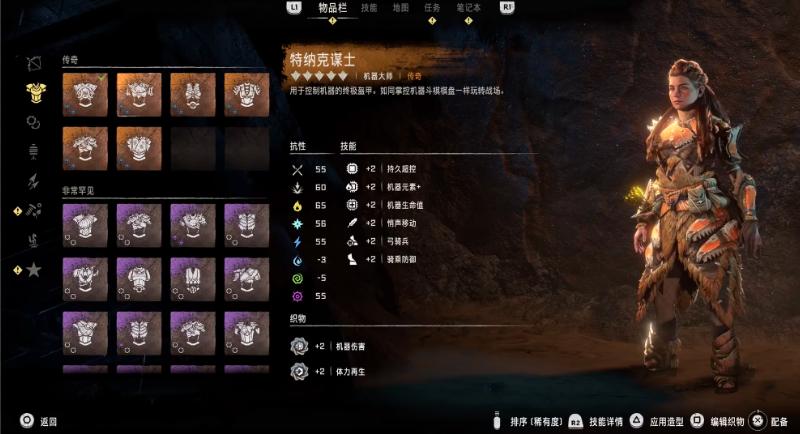Viewport: 800px width, 434px height.
Task: Open the 地图 tab
Action: click(400, 8)
